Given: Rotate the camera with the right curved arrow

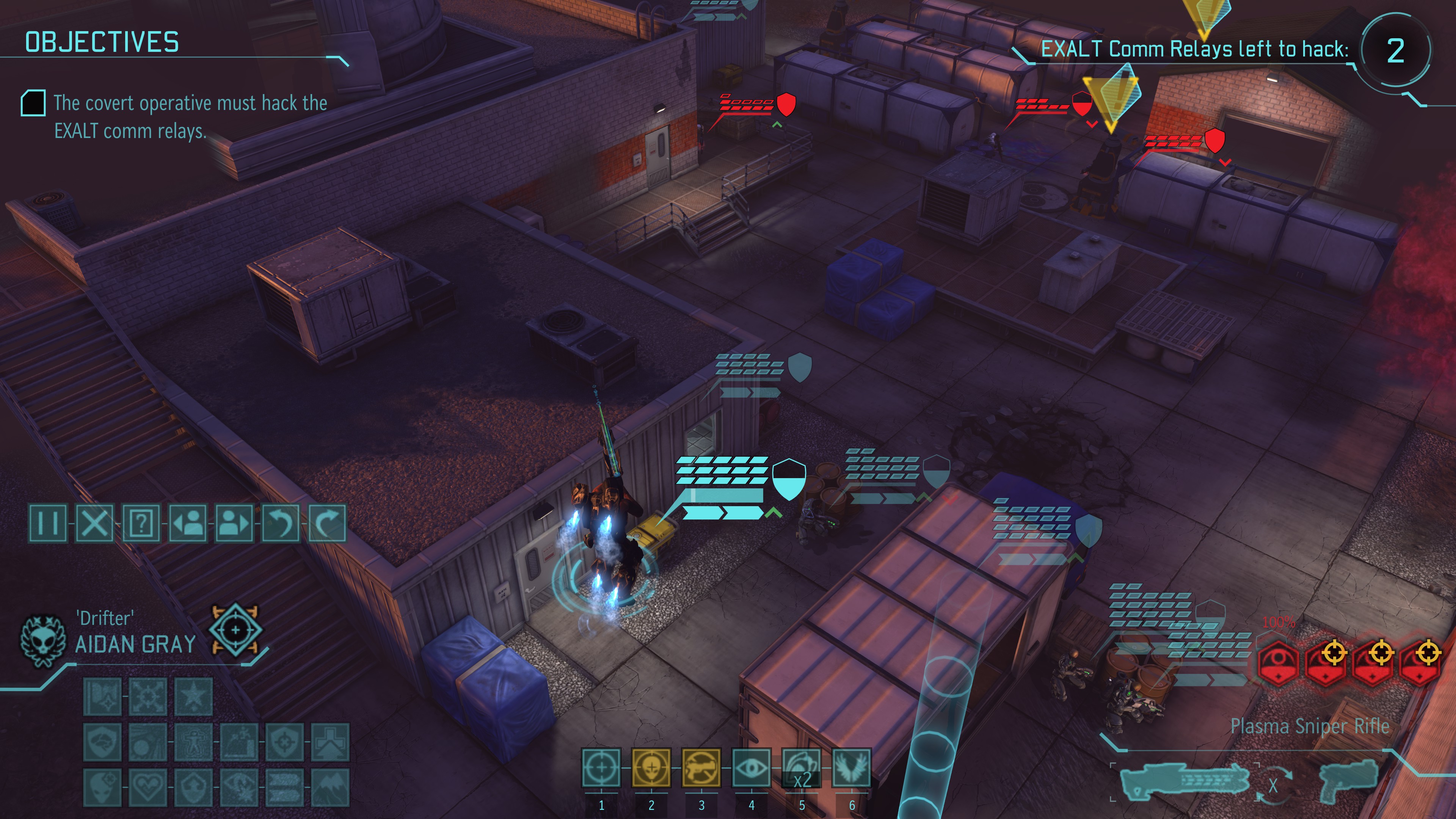Looking at the screenshot, I should (x=327, y=523).
